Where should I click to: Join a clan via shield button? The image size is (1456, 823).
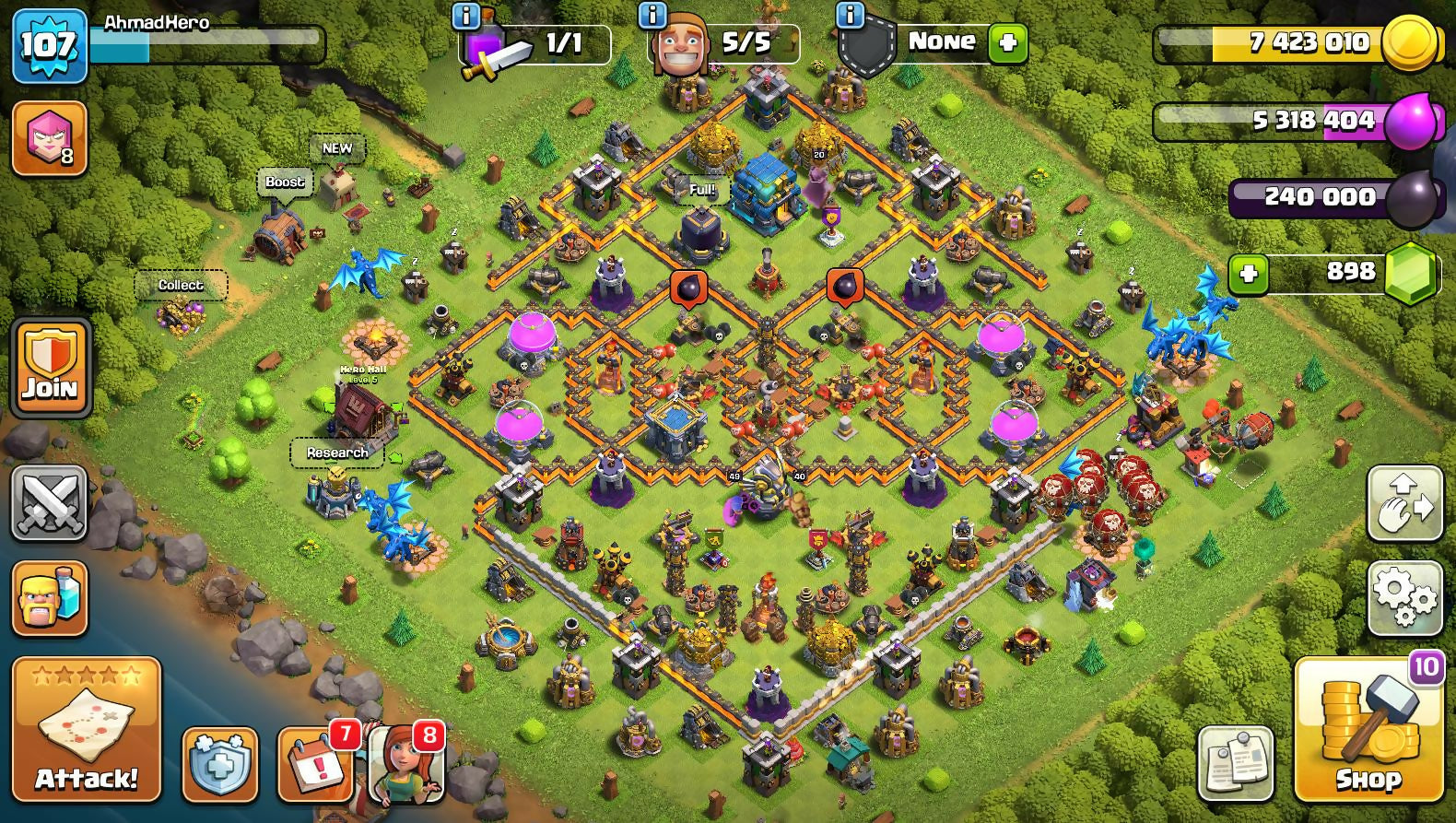click(x=50, y=367)
